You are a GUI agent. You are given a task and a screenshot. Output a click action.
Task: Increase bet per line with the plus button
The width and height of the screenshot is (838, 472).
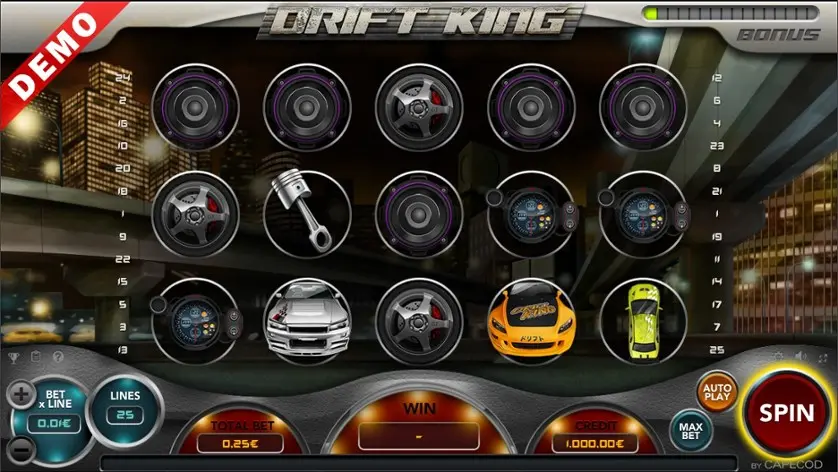pyautogui.click(x=21, y=393)
